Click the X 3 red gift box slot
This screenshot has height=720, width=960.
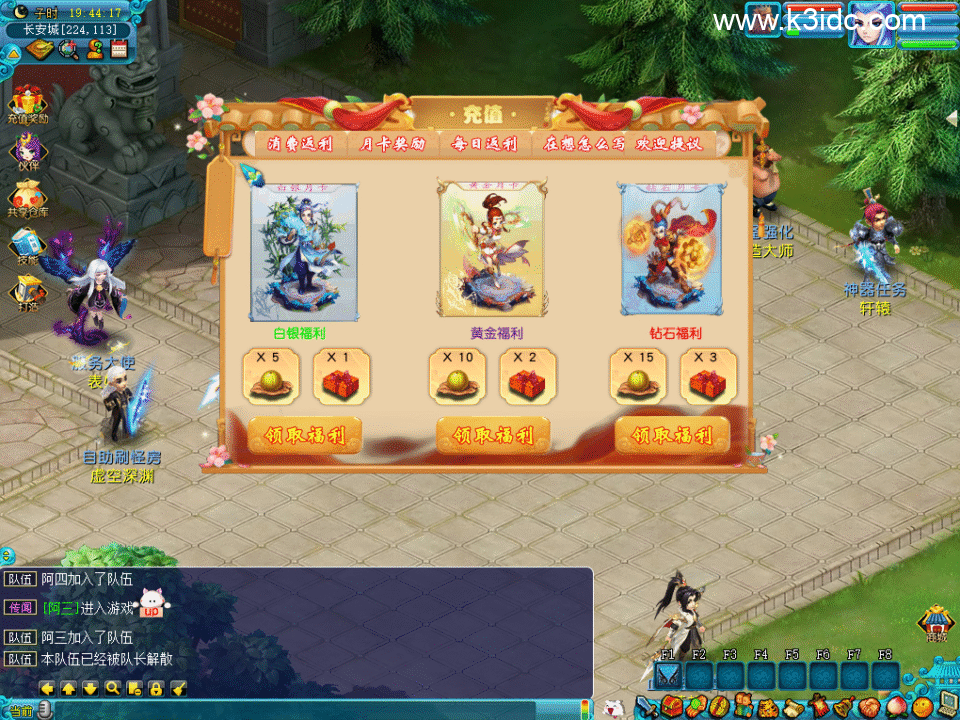[708, 376]
